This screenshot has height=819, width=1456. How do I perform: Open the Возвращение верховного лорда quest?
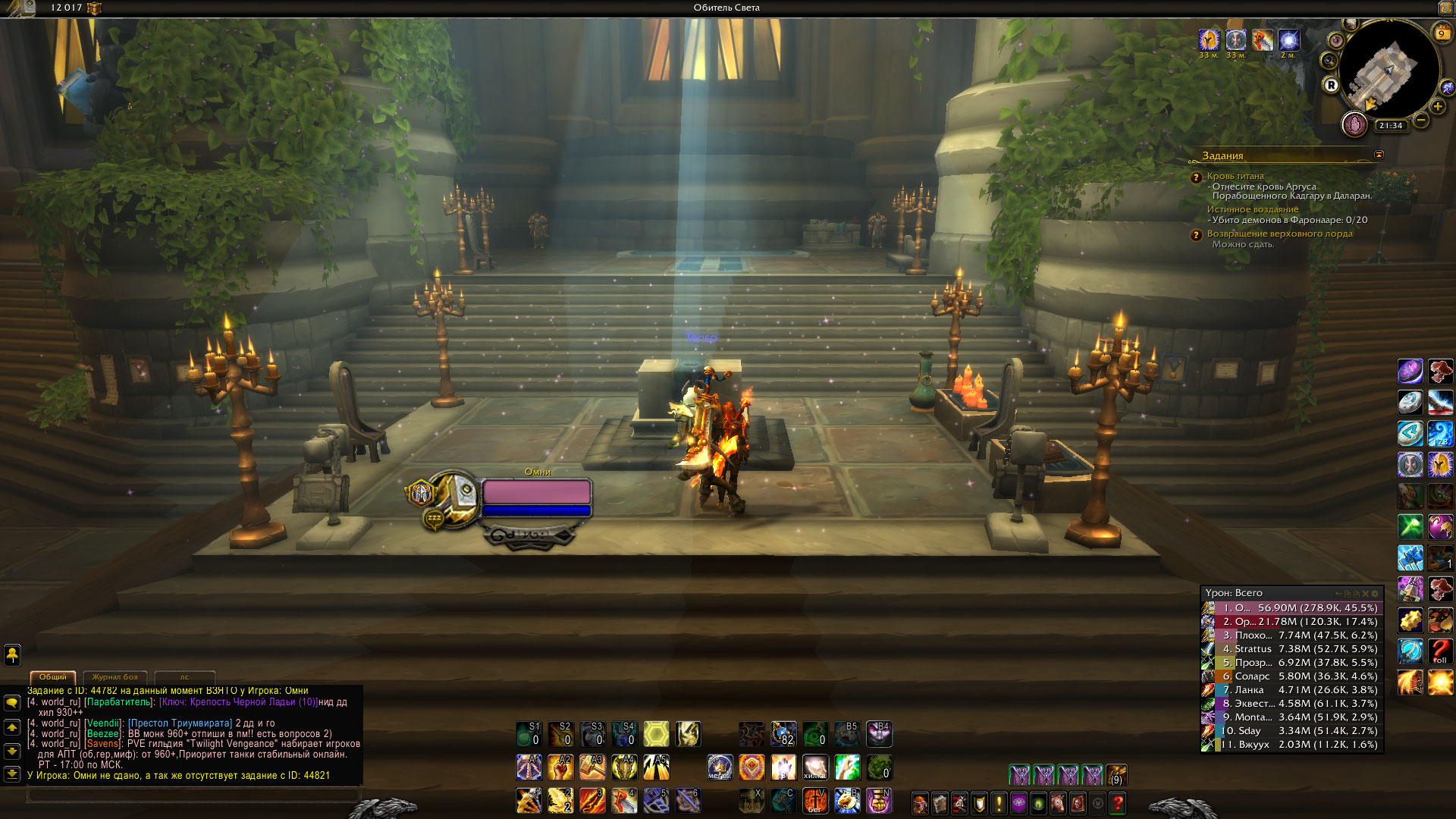(x=1279, y=234)
